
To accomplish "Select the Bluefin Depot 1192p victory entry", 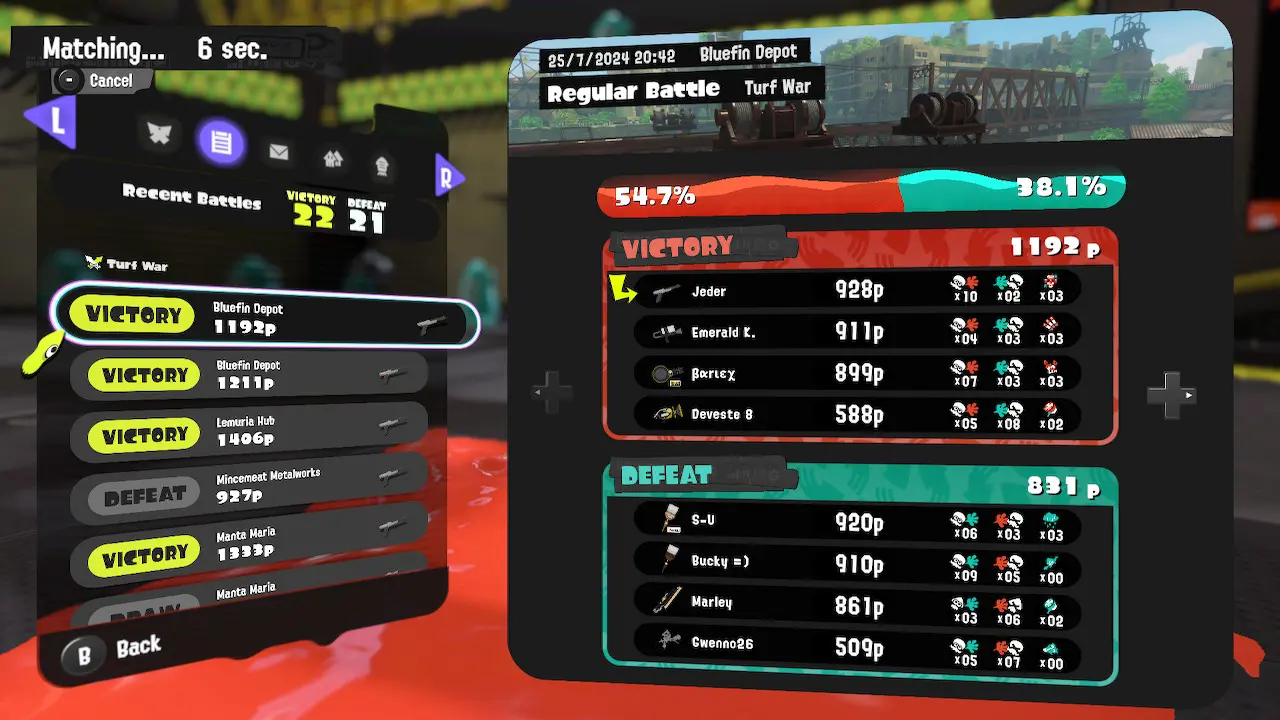I will coord(265,316).
